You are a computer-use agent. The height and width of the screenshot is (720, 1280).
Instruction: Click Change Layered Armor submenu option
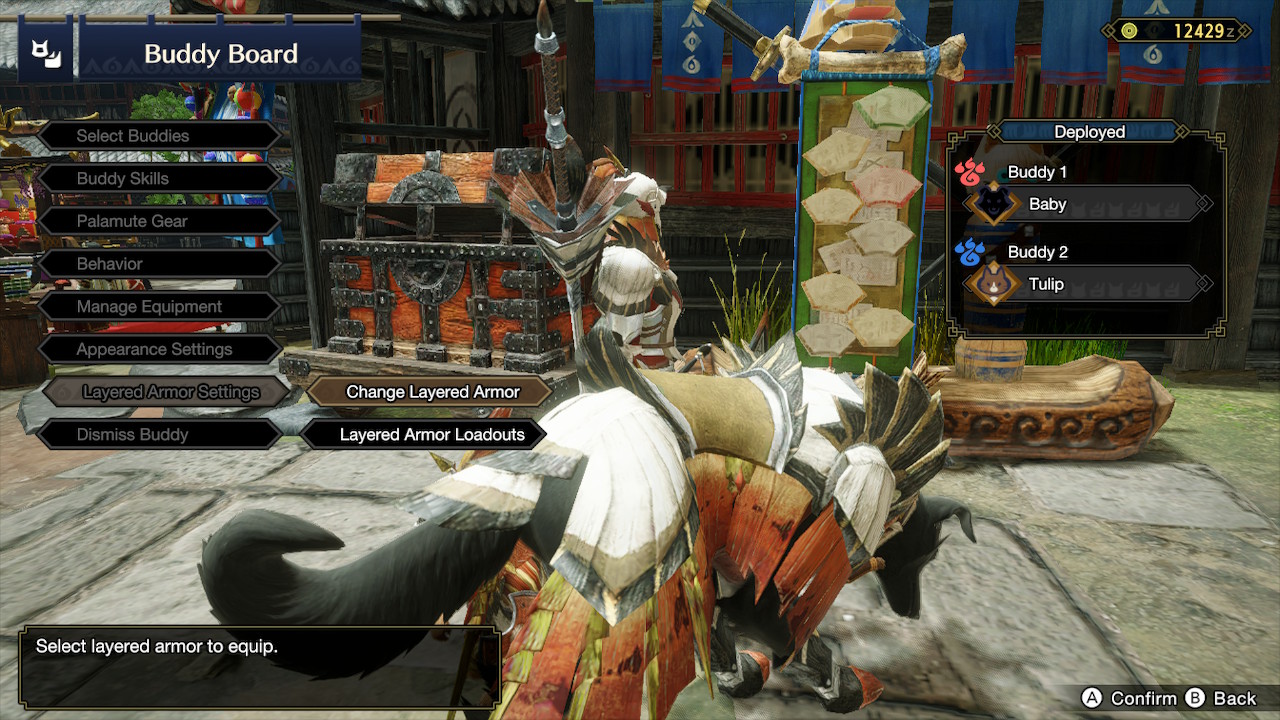432,392
